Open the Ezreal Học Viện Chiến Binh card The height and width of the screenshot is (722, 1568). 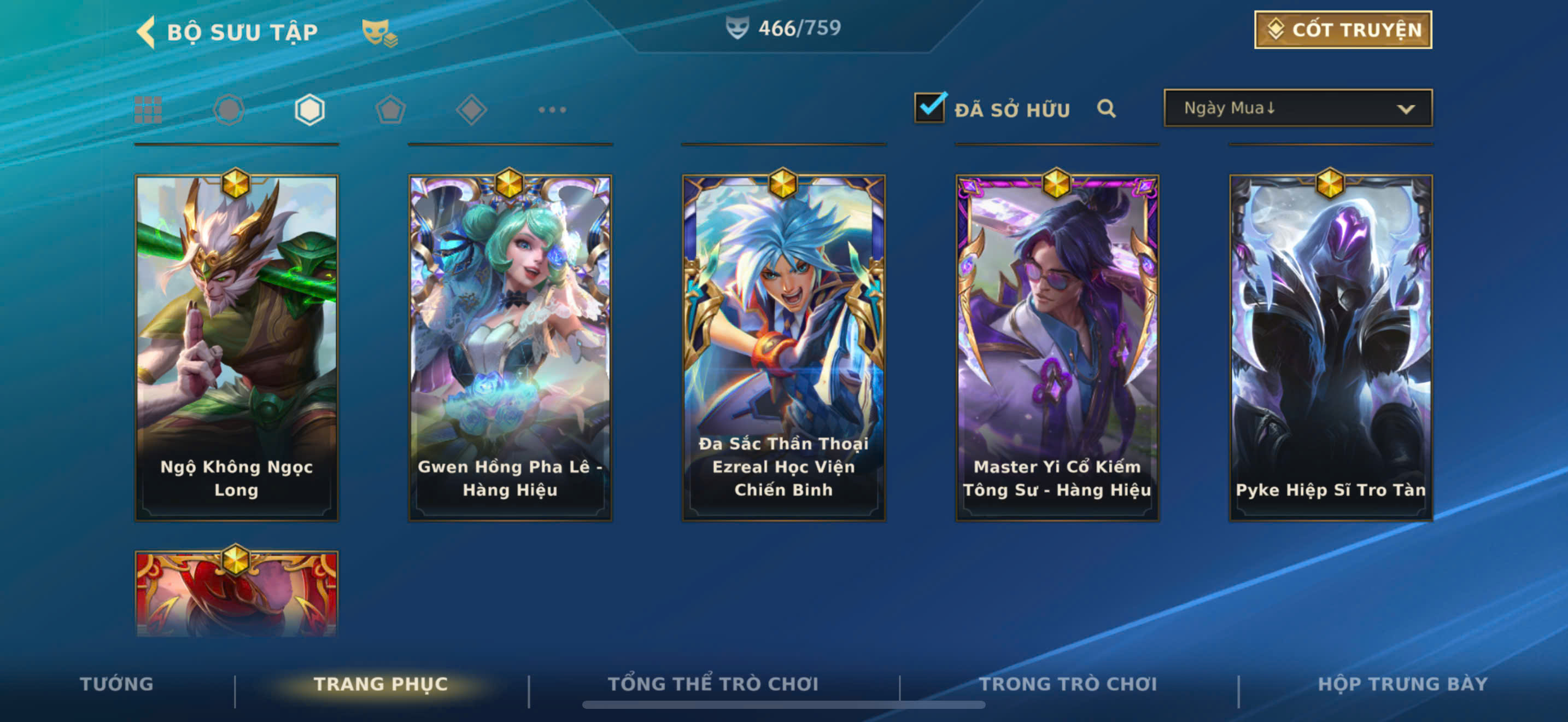(783, 347)
